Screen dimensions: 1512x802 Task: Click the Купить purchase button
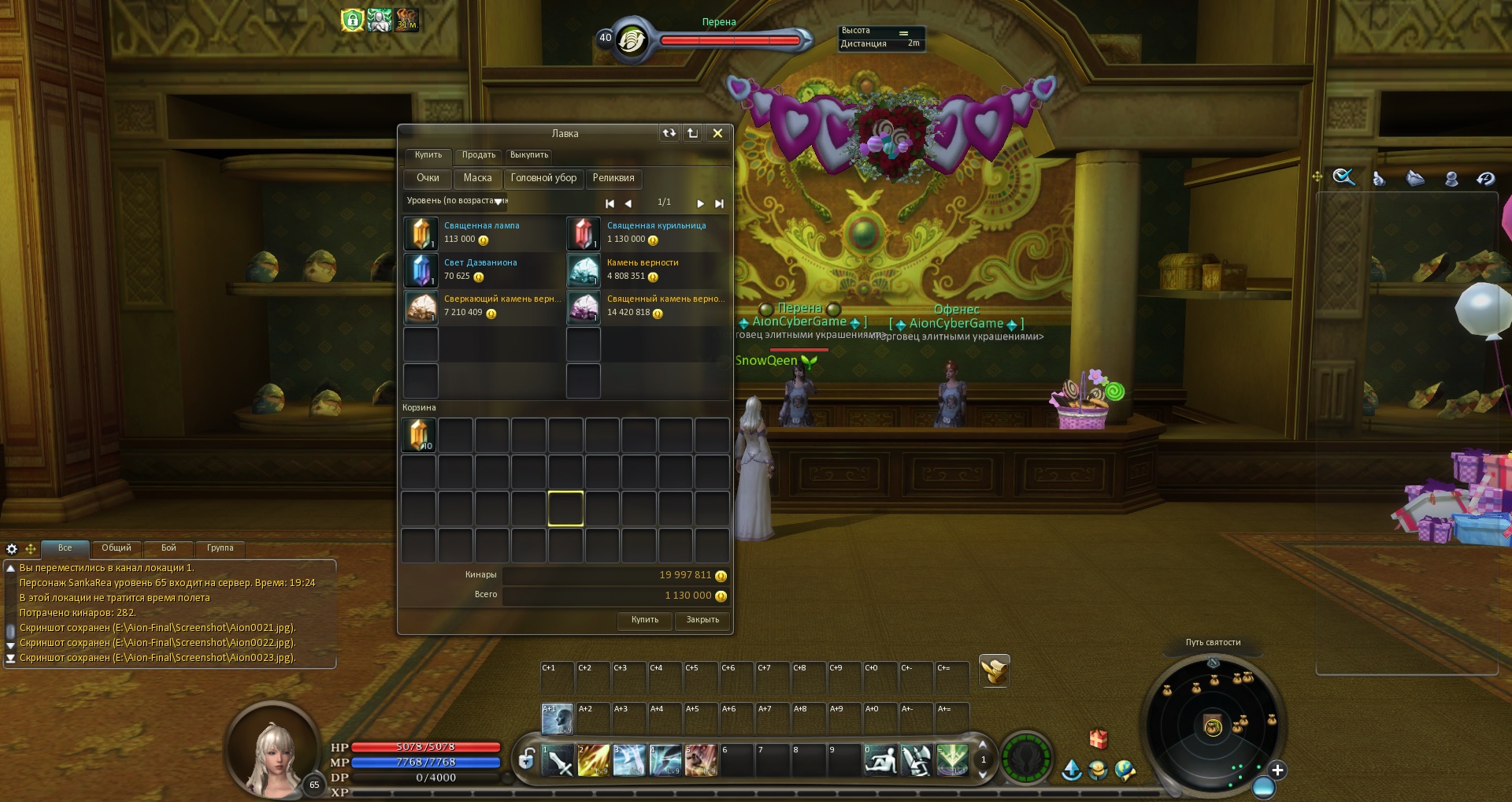(x=644, y=620)
